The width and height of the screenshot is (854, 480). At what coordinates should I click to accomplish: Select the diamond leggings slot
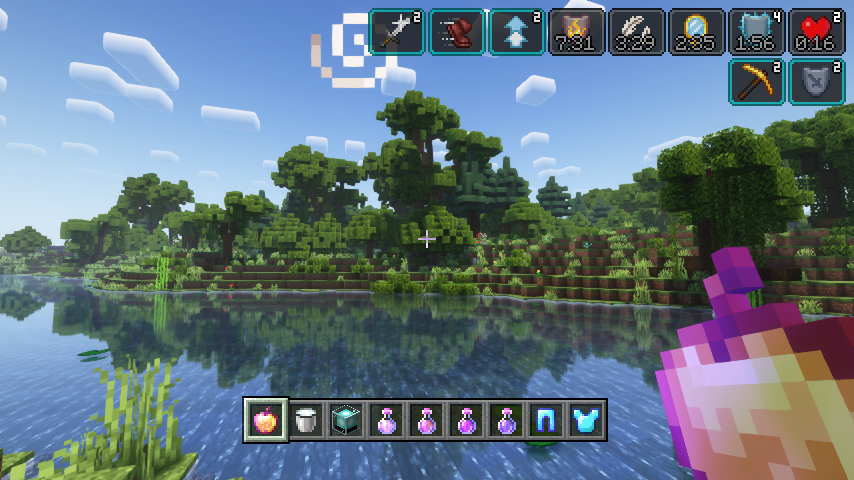546,421
